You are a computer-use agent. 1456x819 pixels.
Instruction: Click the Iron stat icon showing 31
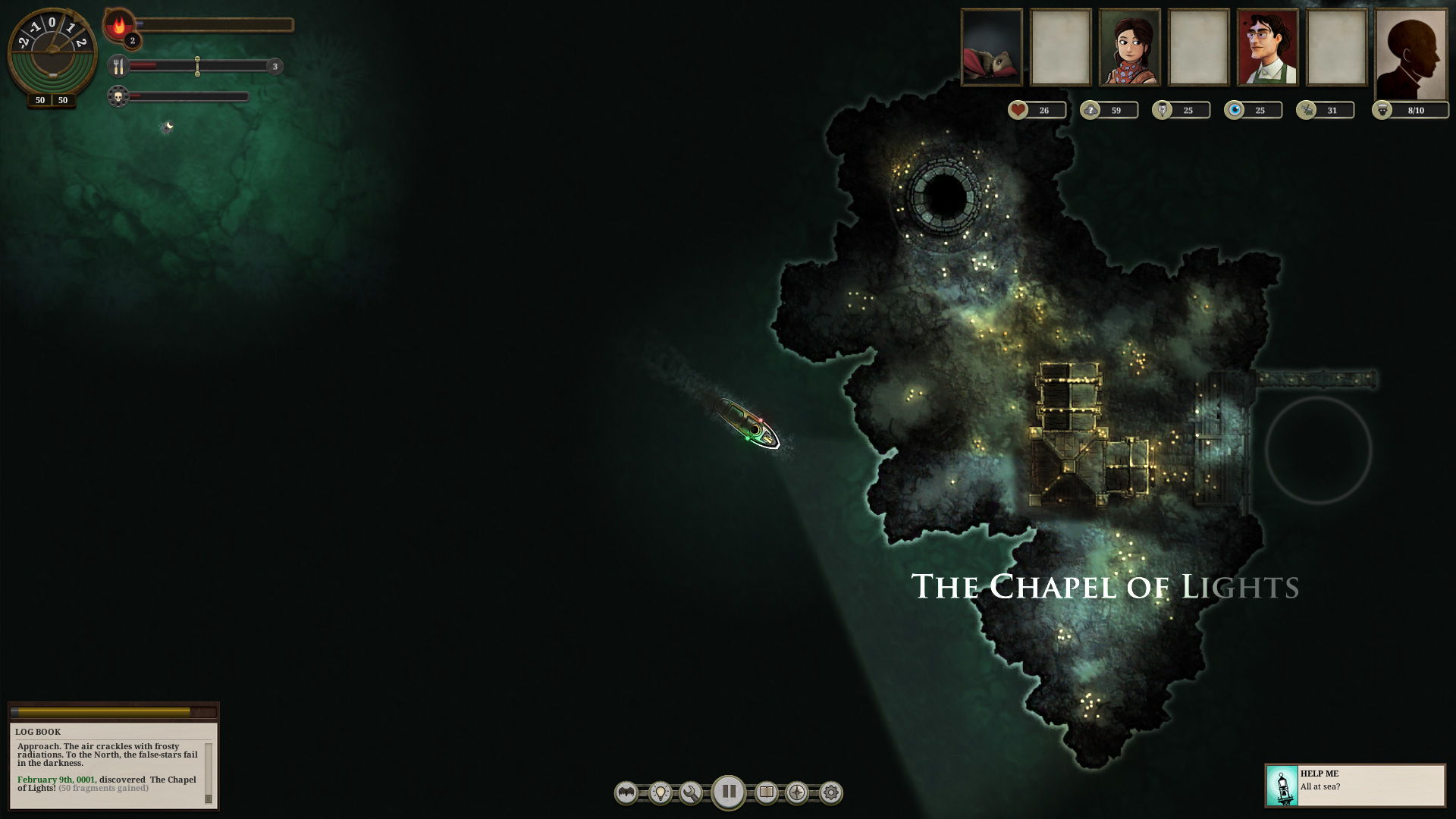point(1307,110)
